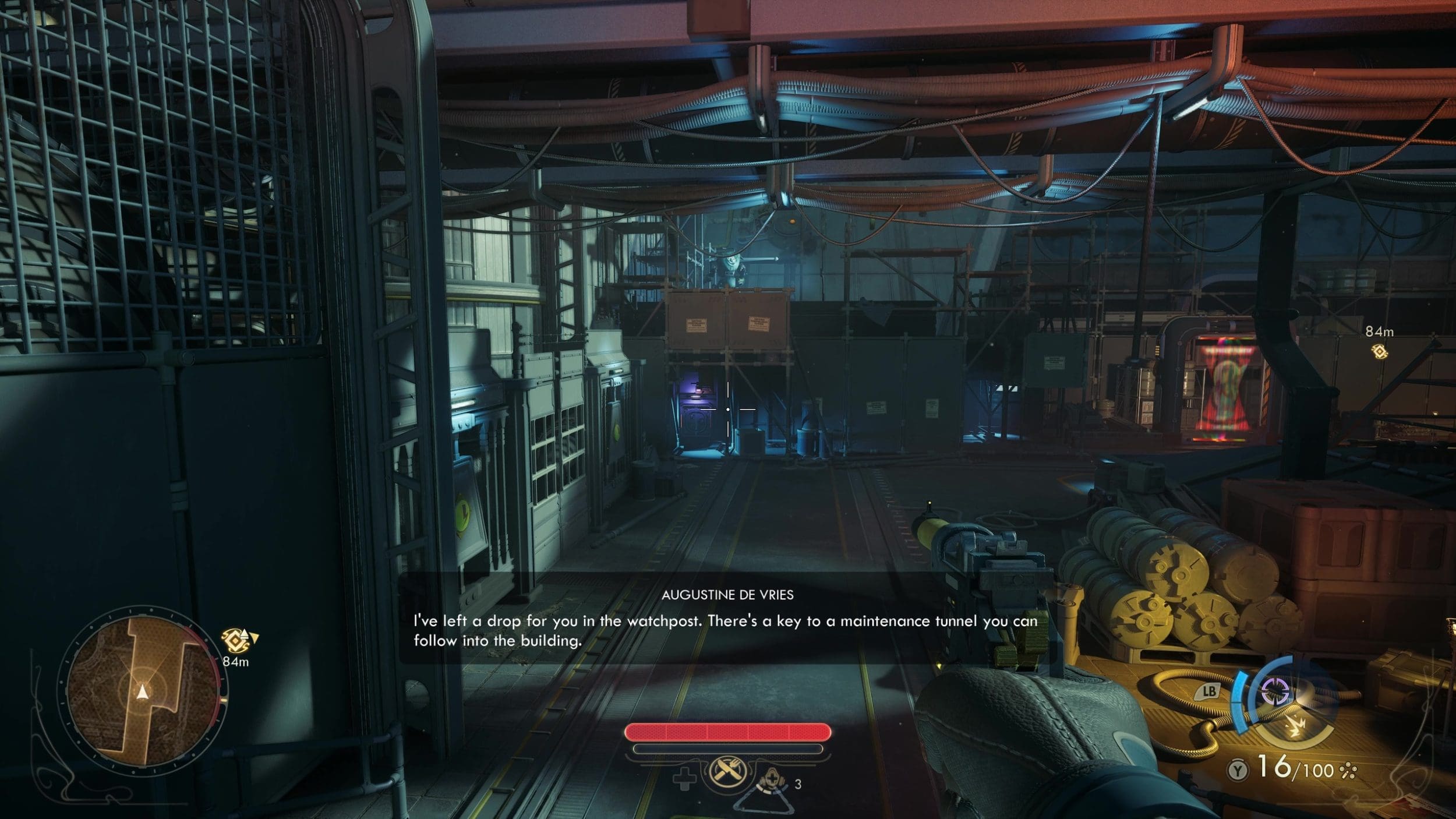The height and width of the screenshot is (819, 1456).
Task: Click the quest waypoint diamond under 84m
Action: point(1379,351)
